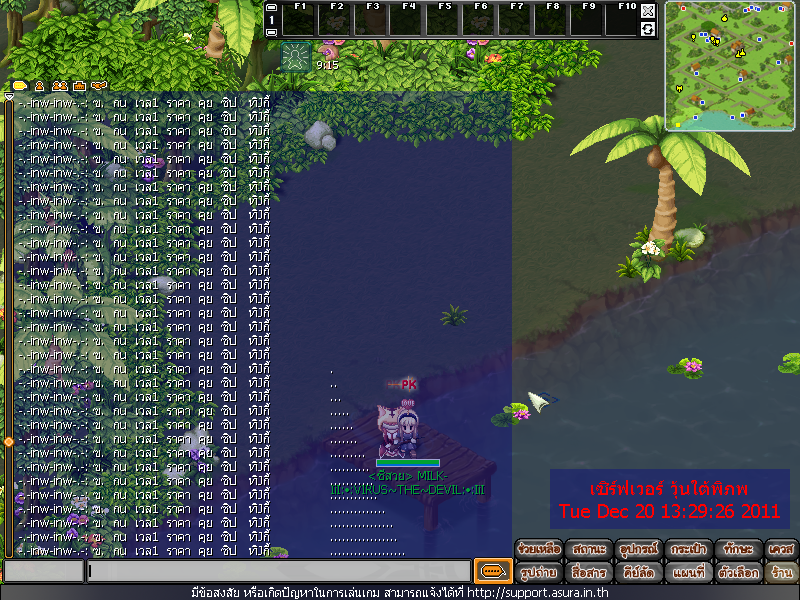
Task: Open the แผนที่ (Map) window
Action: (x=690, y=573)
